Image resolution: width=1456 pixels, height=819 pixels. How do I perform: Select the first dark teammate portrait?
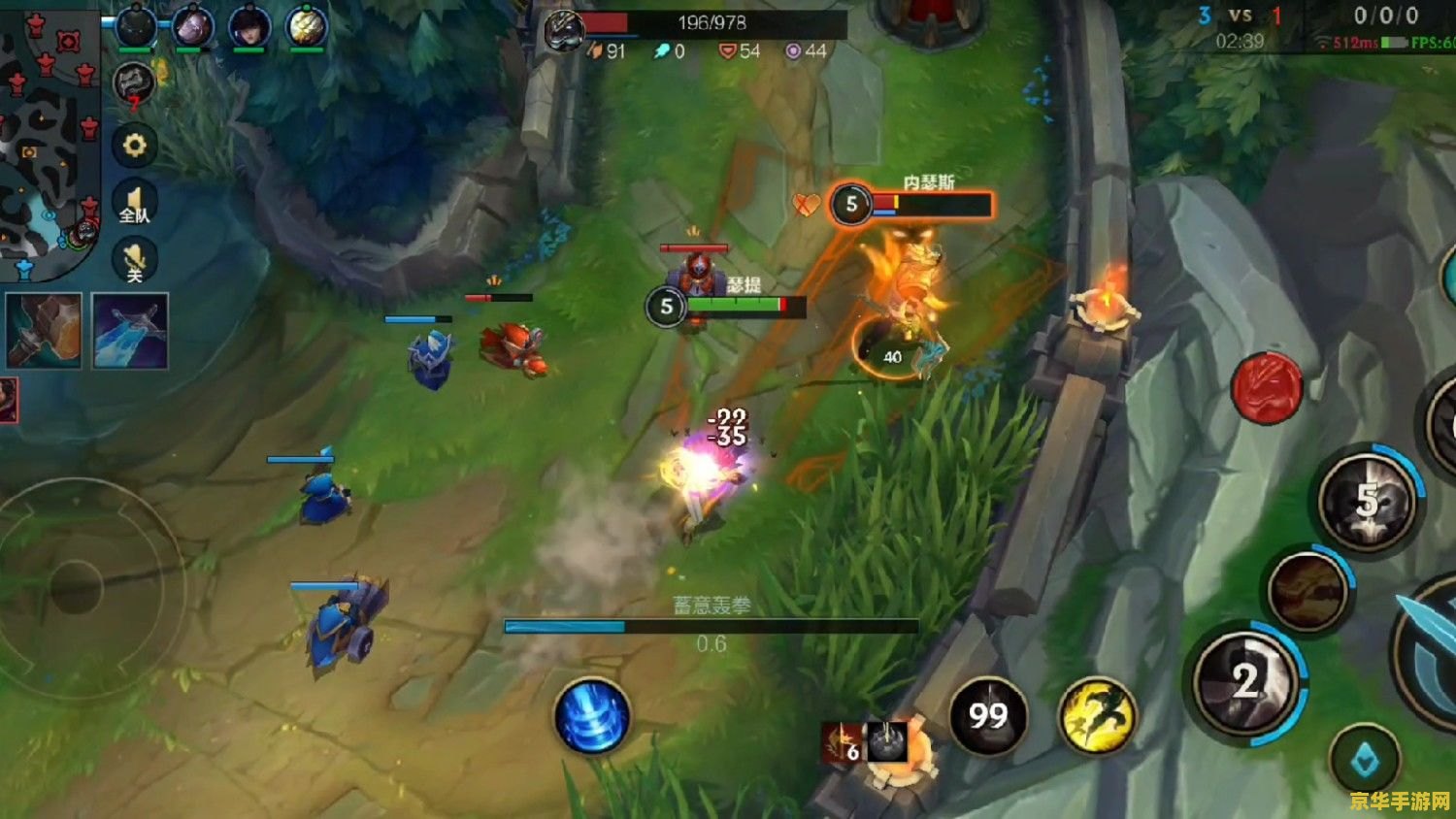click(x=136, y=27)
